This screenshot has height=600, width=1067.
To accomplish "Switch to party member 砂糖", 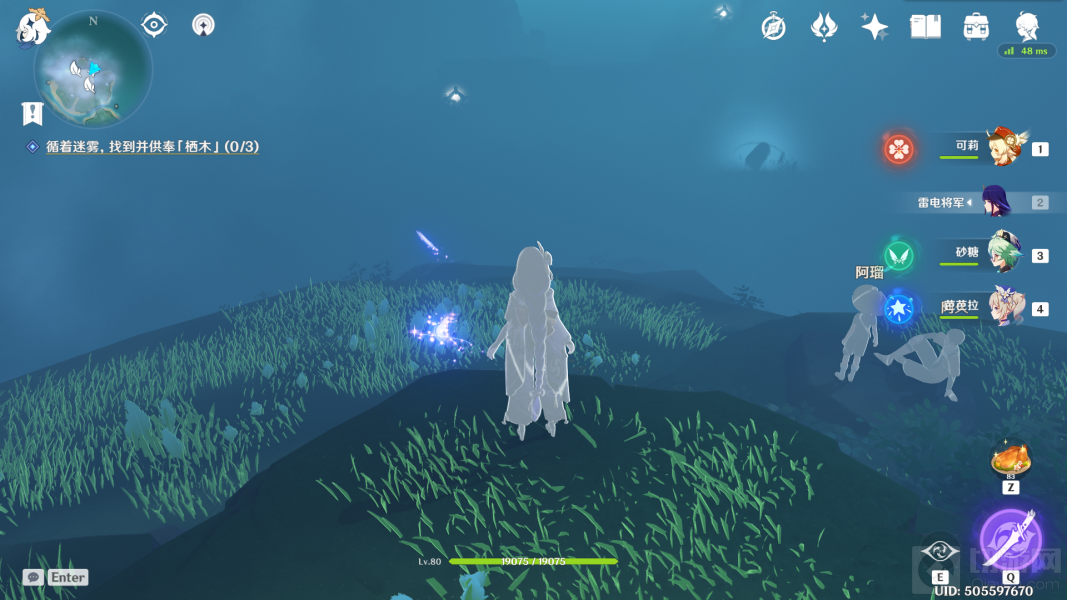I will [x=1003, y=255].
